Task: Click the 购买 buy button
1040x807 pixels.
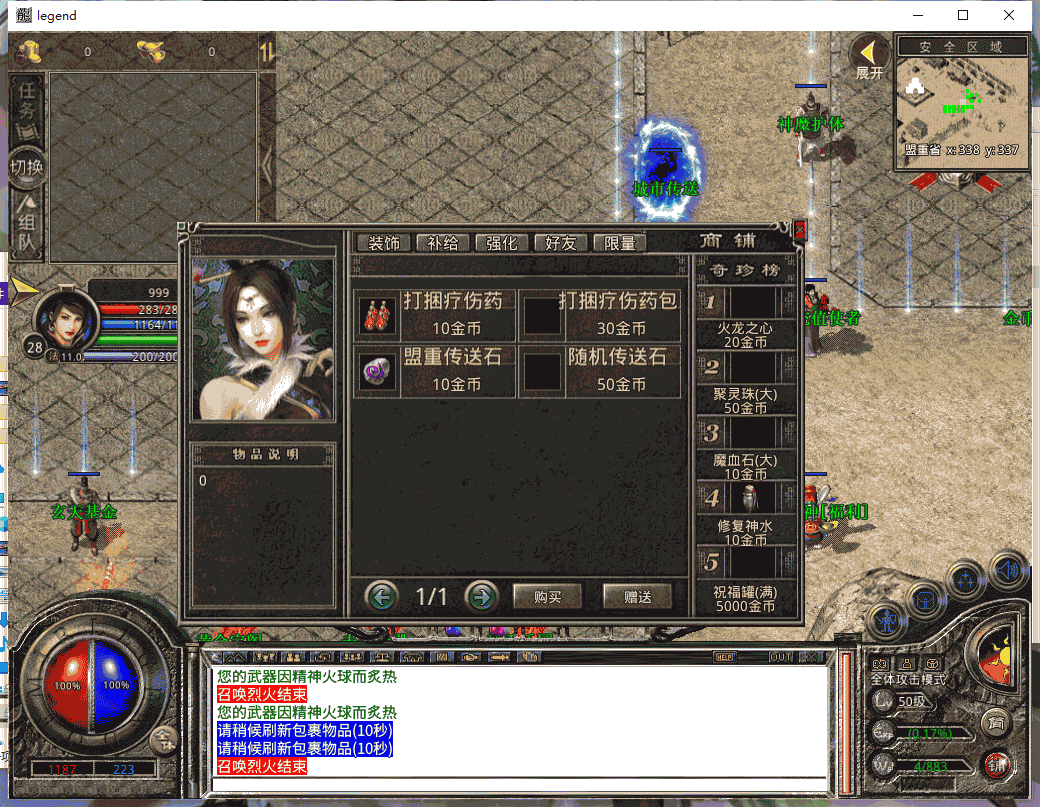Action: point(547,596)
